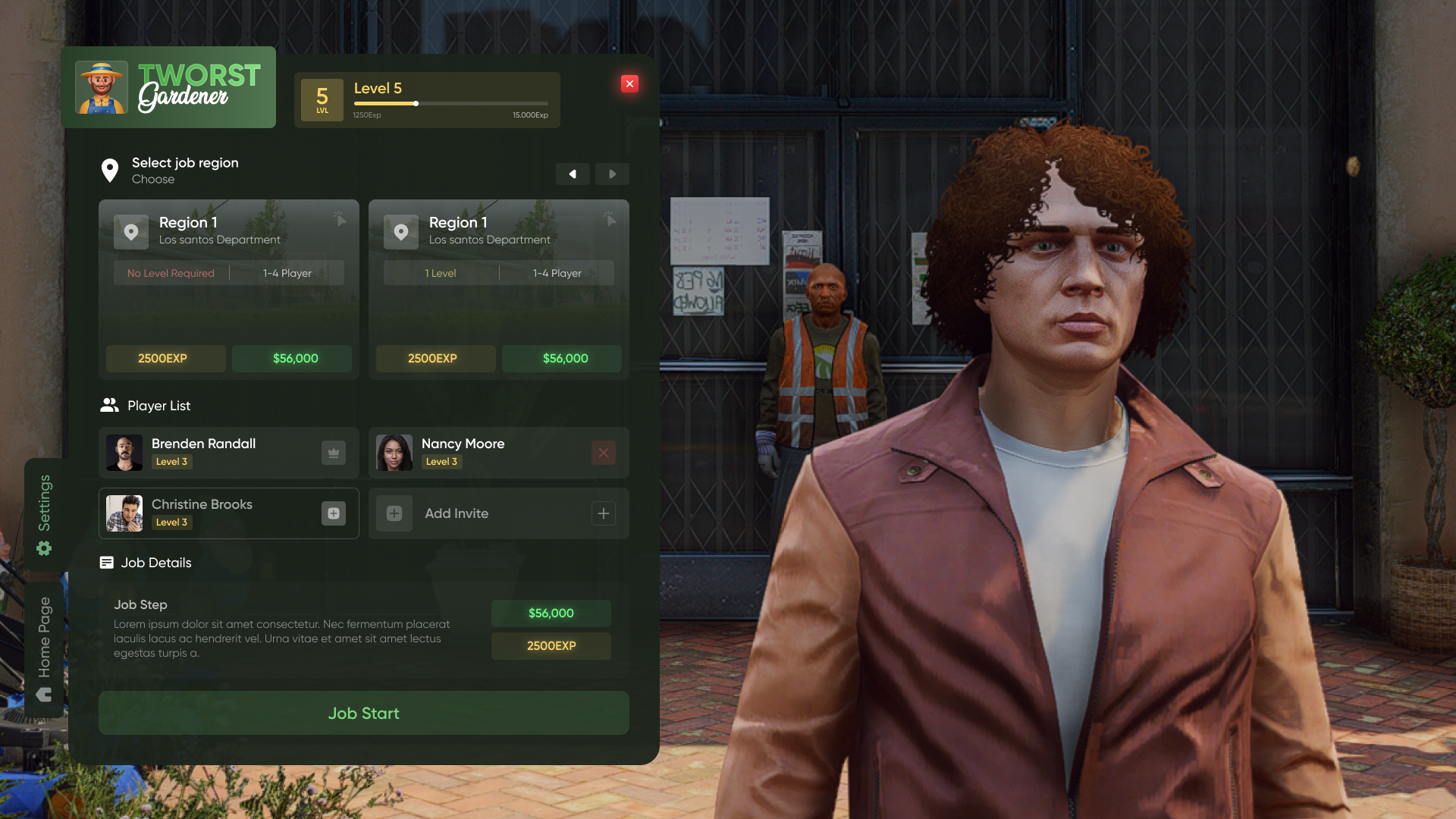The height and width of the screenshot is (819, 1456).
Task: Click the right arrow to browse more regions
Action: 612,174
